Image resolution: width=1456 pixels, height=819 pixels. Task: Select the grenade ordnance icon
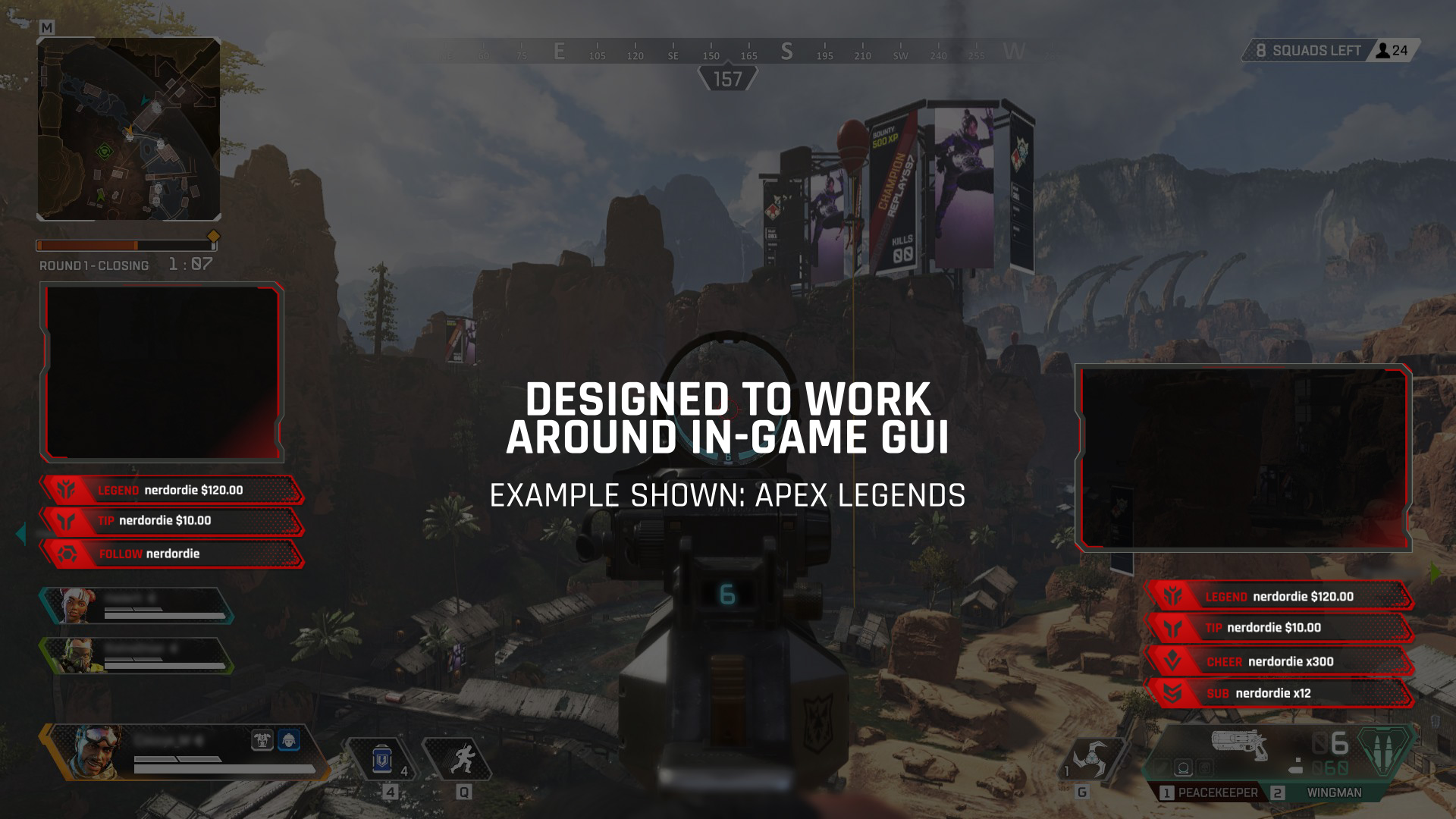point(1092,759)
